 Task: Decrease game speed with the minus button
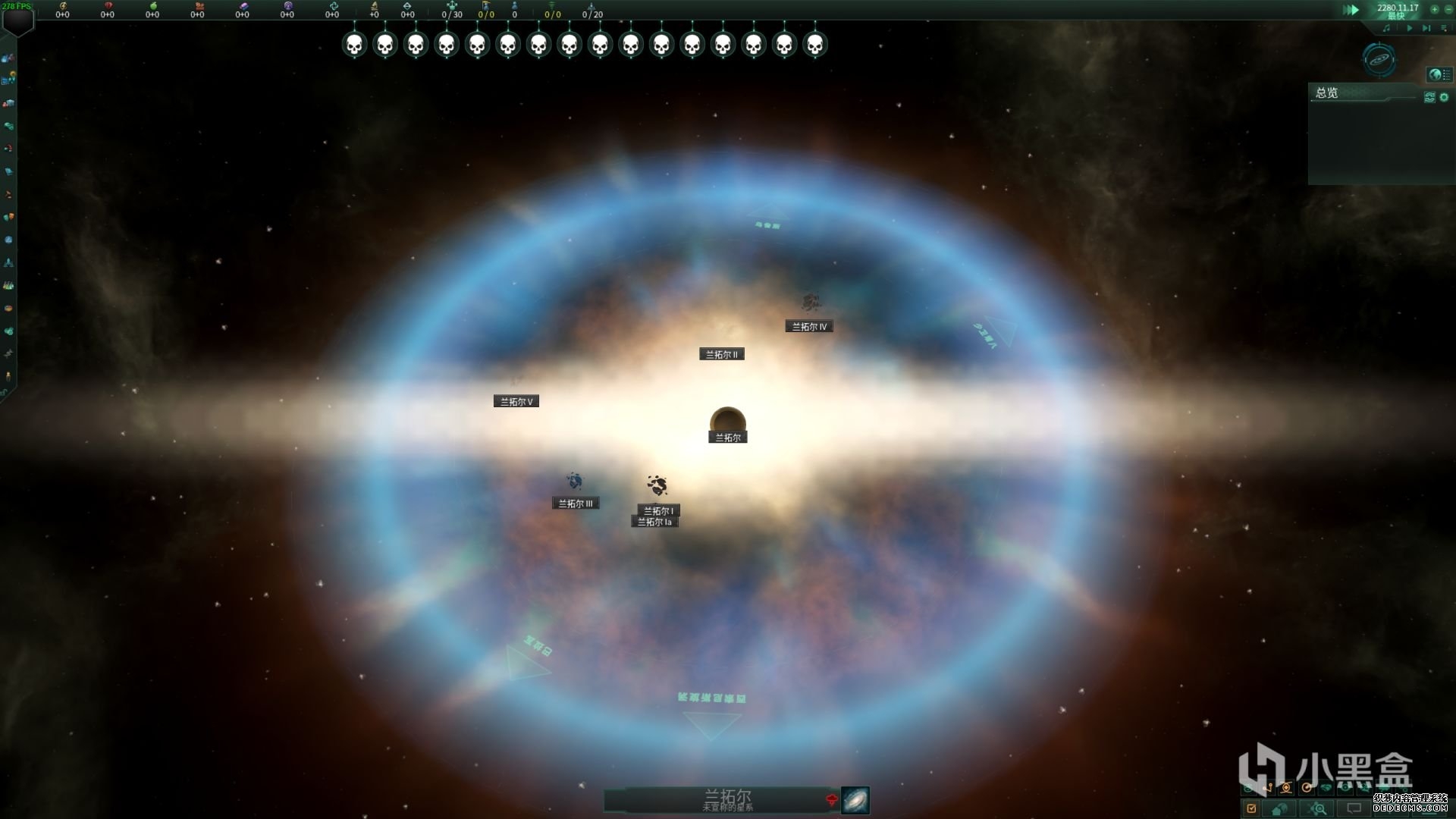click(1447, 9)
